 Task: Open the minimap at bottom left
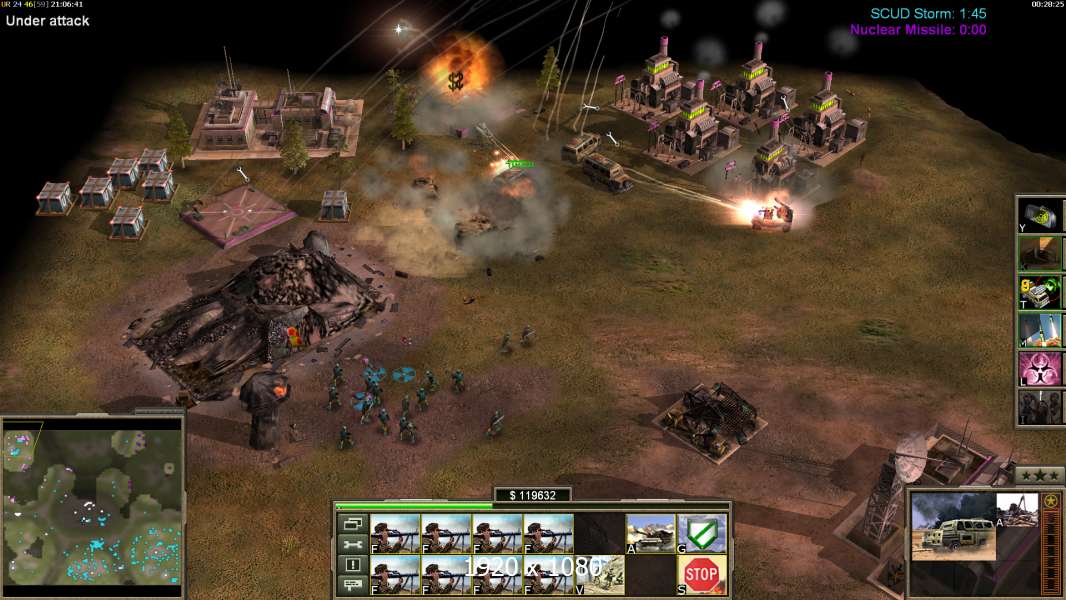point(93,501)
